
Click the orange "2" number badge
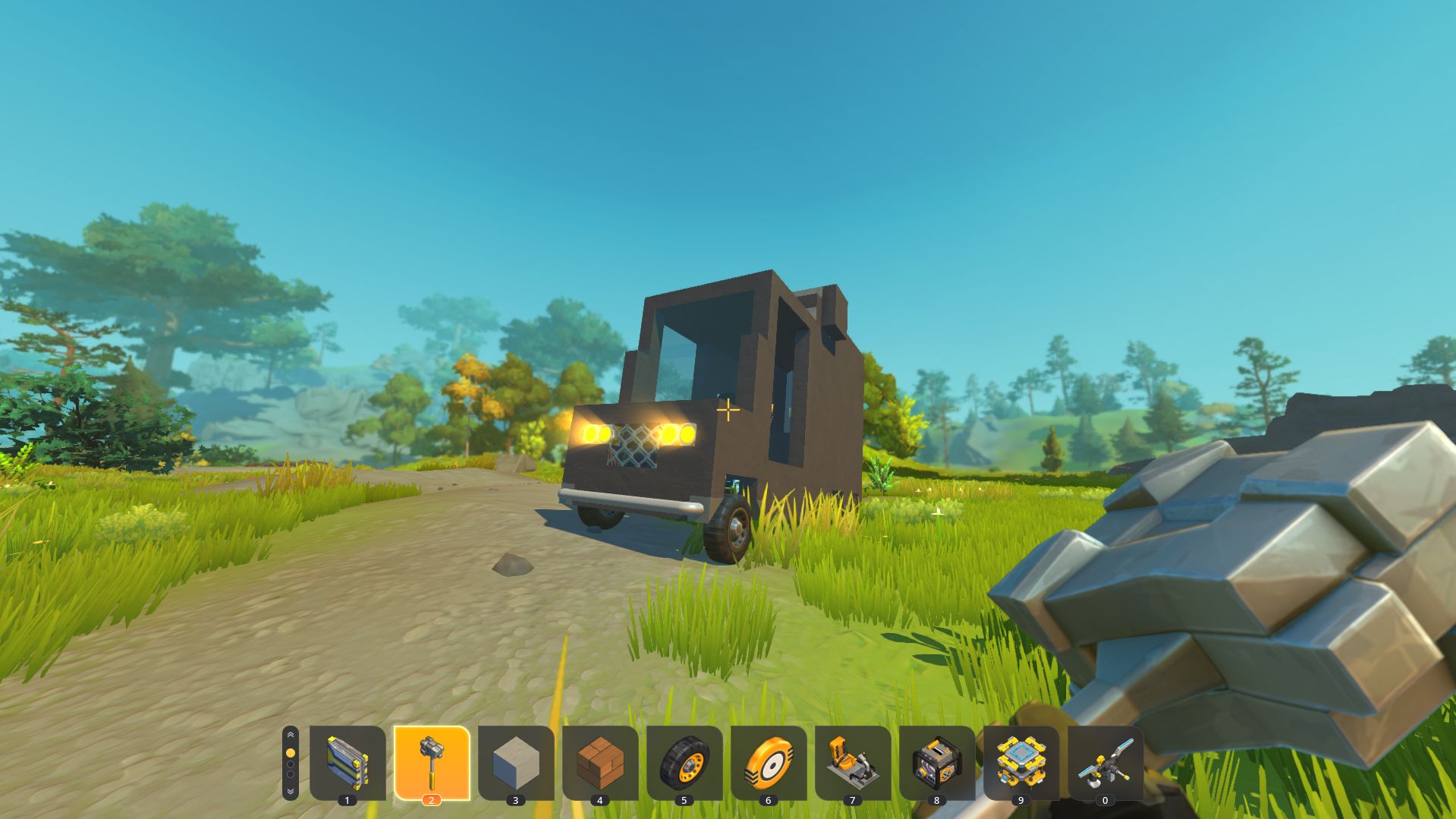coord(432,799)
